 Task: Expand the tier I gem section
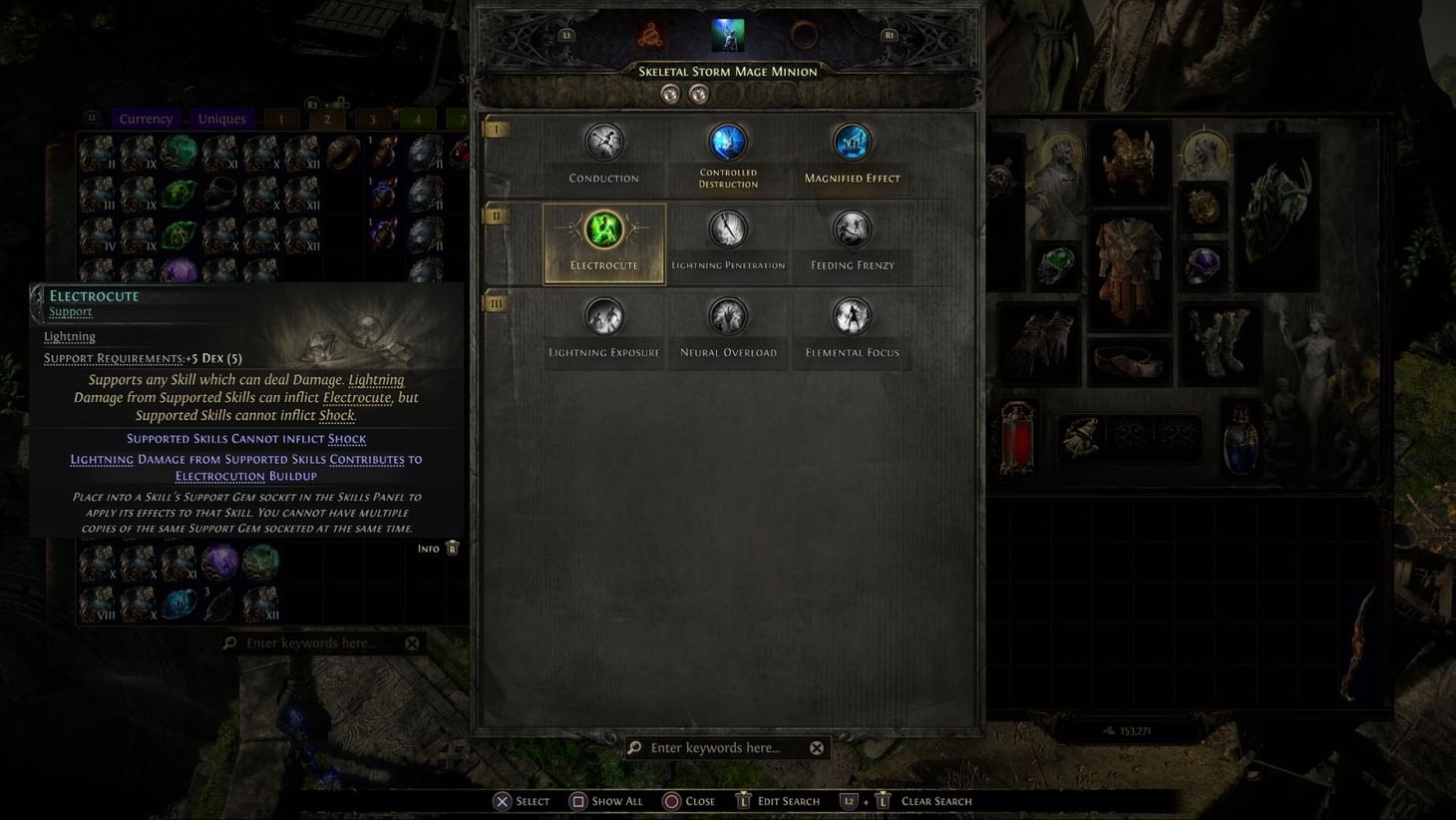496,129
